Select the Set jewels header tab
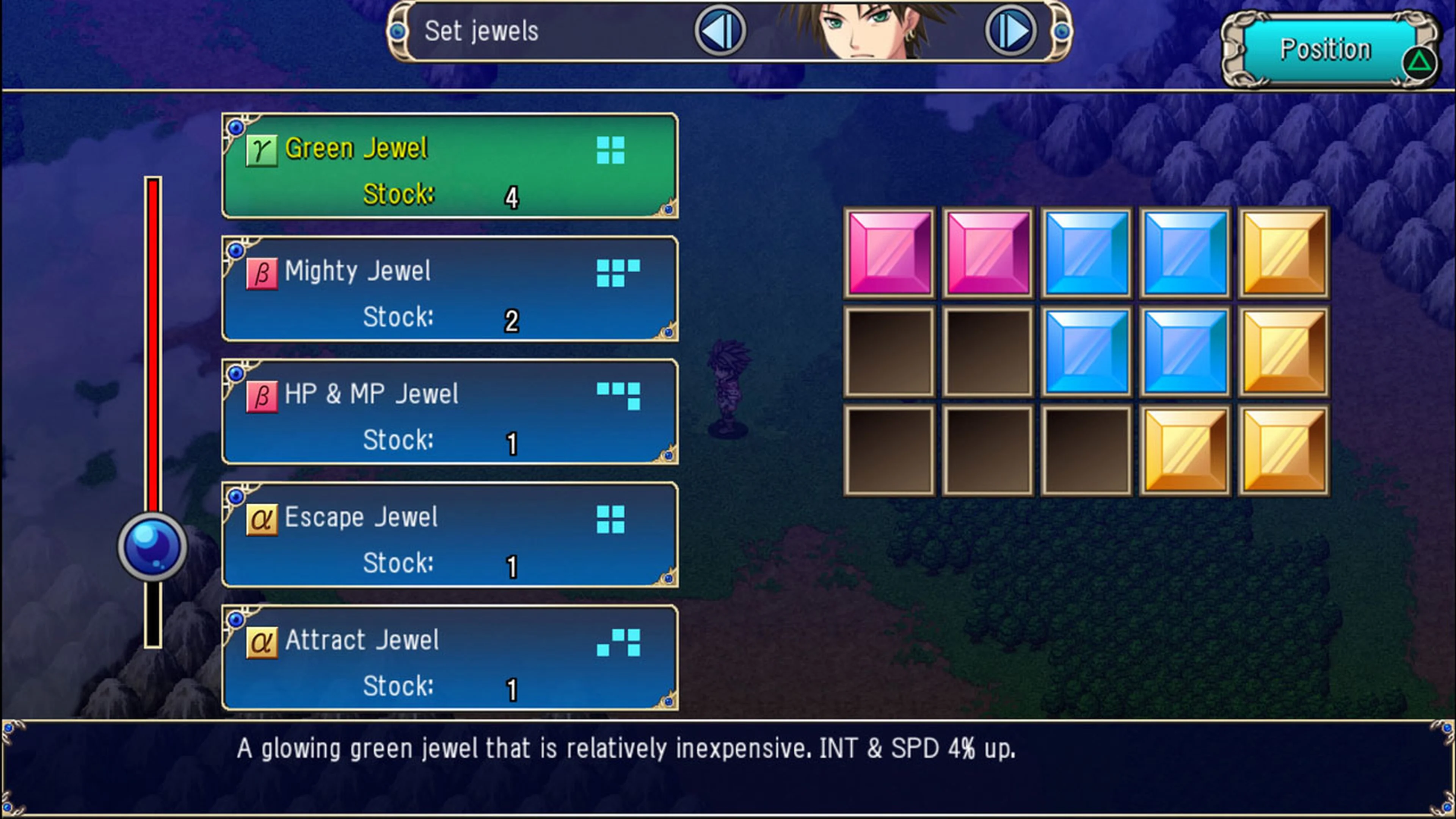Screen dimensions: 1456x819 481,31
